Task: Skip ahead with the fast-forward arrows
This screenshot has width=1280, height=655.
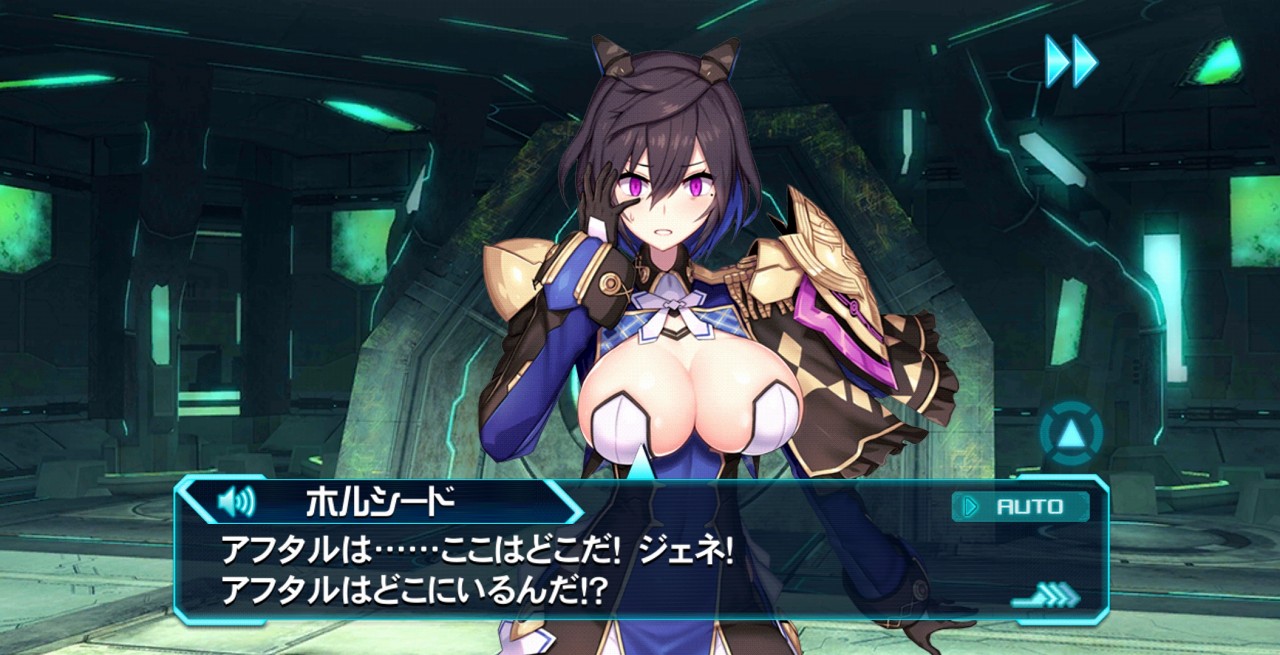Action: 1071,61
